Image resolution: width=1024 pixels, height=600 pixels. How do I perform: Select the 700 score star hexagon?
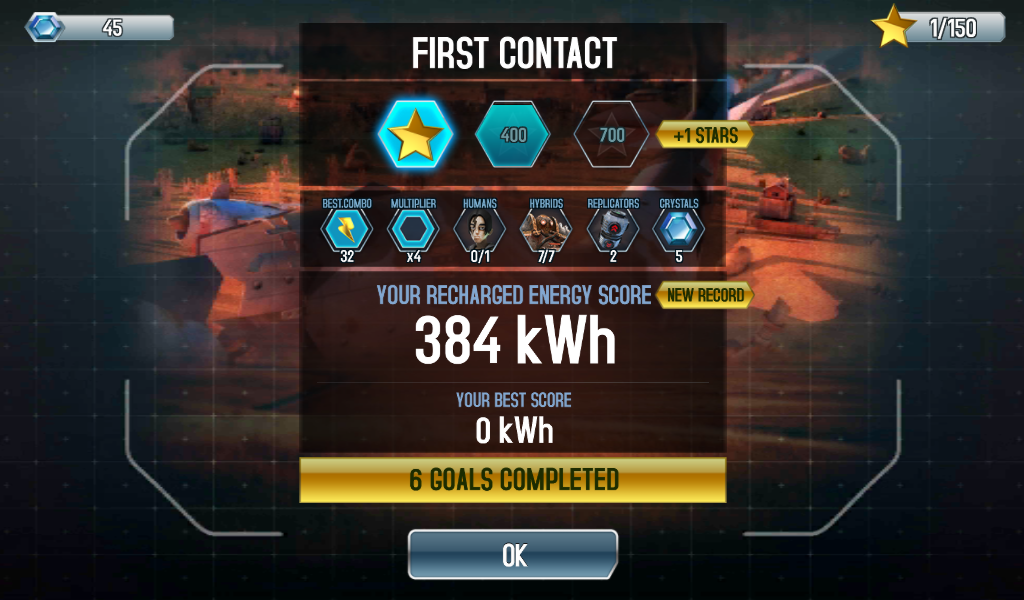(612, 135)
